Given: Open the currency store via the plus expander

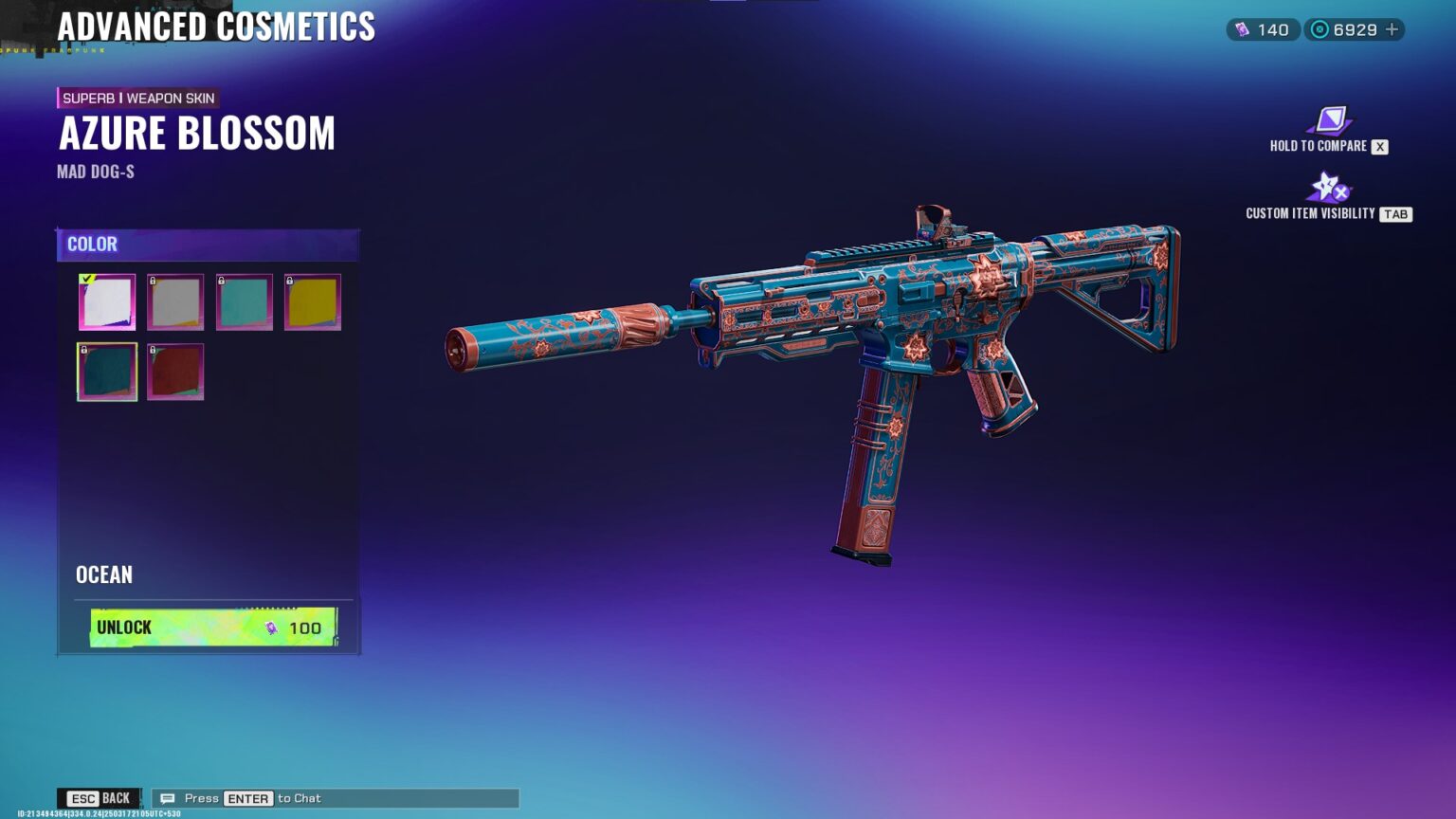Looking at the screenshot, I should click(1391, 29).
